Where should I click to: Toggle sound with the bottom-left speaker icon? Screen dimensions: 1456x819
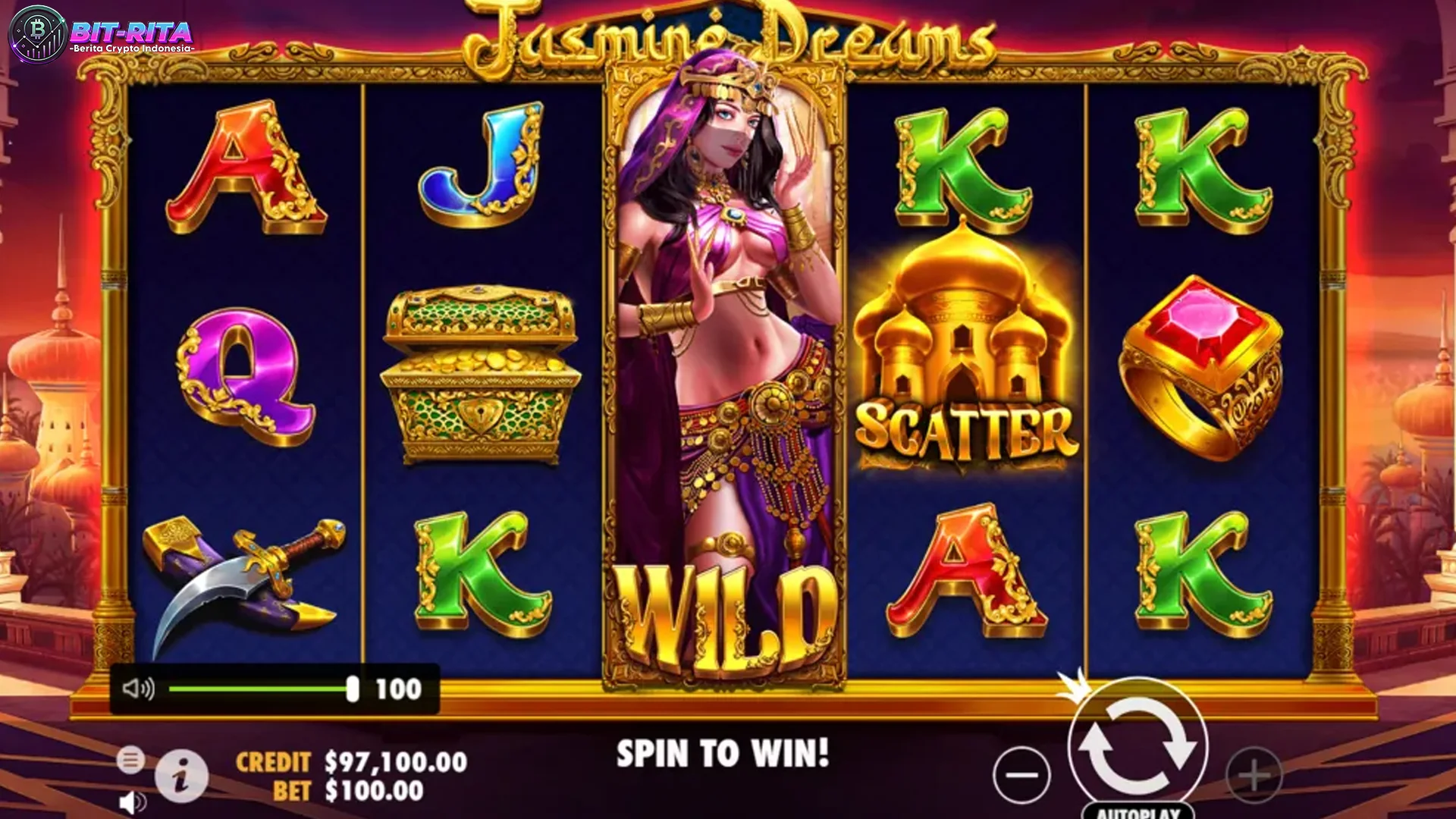coord(133,802)
